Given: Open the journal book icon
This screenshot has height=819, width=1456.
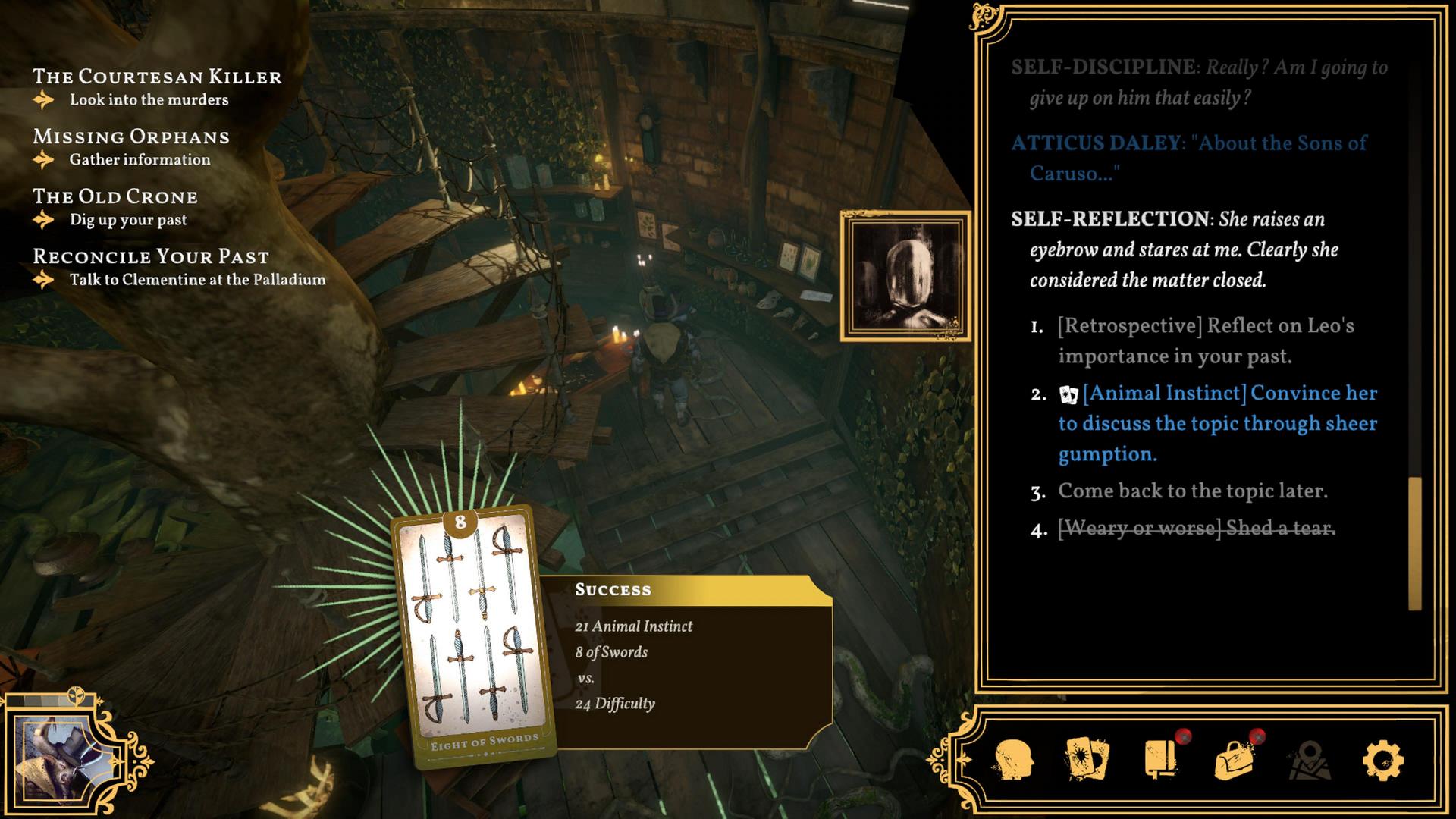Looking at the screenshot, I should coord(1161,760).
